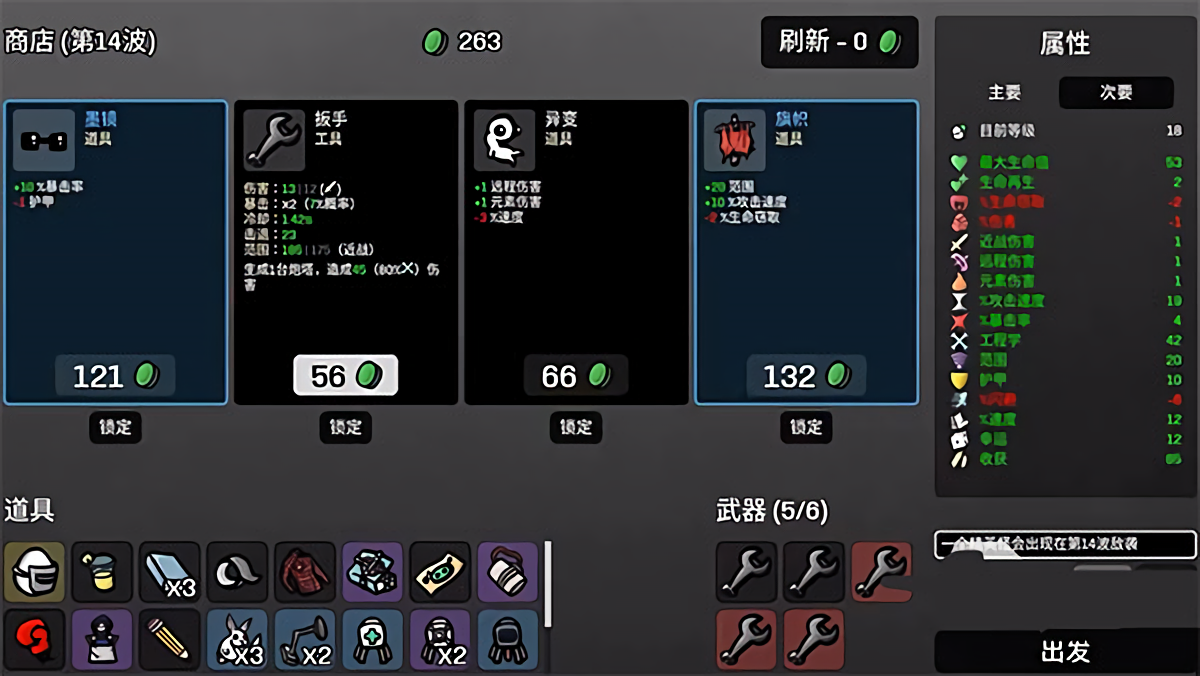Inspect the shovel x2 item slot
The image size is (1200, 676).
(304, 639)
